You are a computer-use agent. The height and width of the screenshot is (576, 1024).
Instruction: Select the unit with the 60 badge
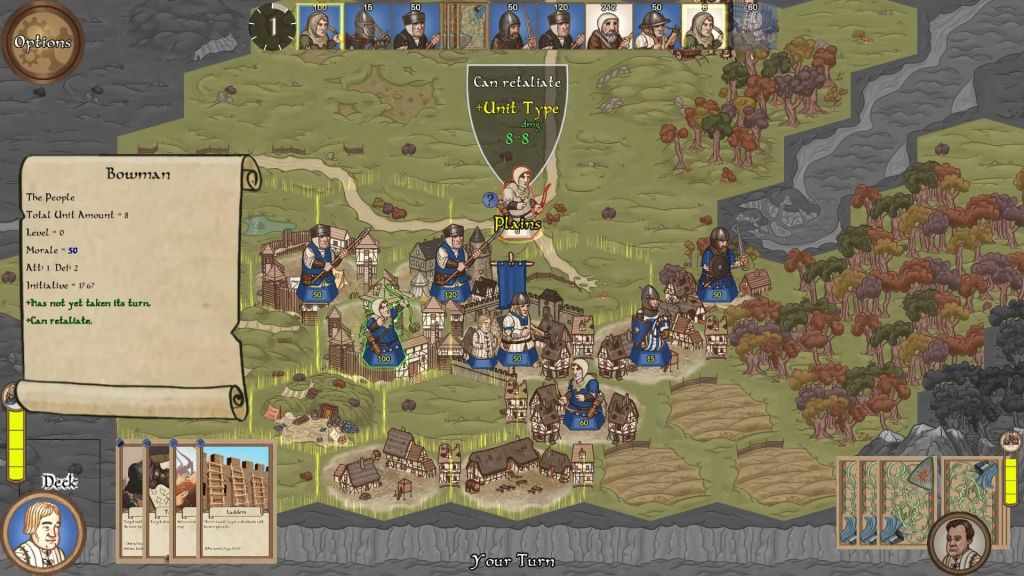(x=582, y=395)
